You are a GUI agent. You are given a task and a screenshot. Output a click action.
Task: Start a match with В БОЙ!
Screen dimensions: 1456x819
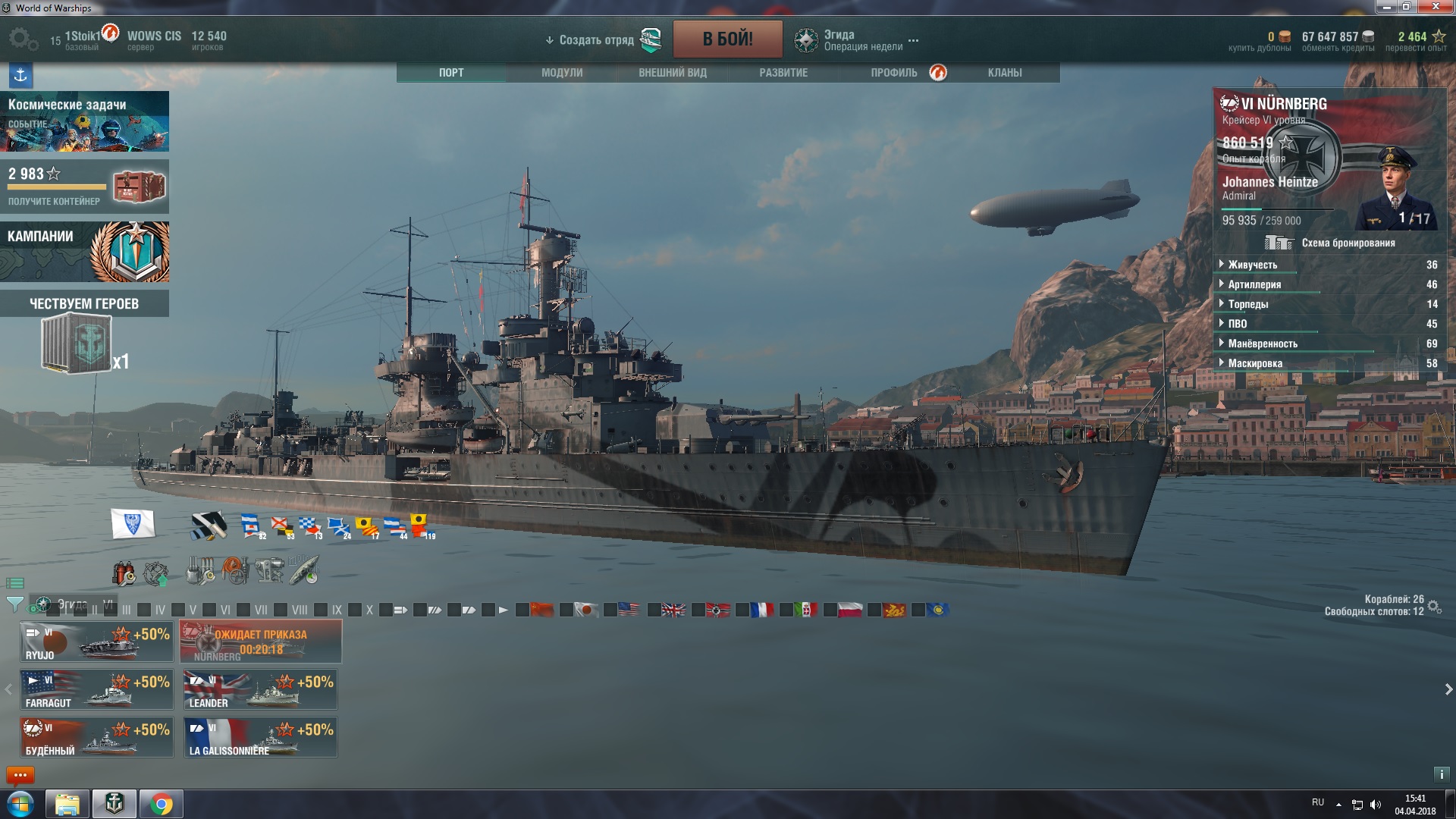pos(727,39)
